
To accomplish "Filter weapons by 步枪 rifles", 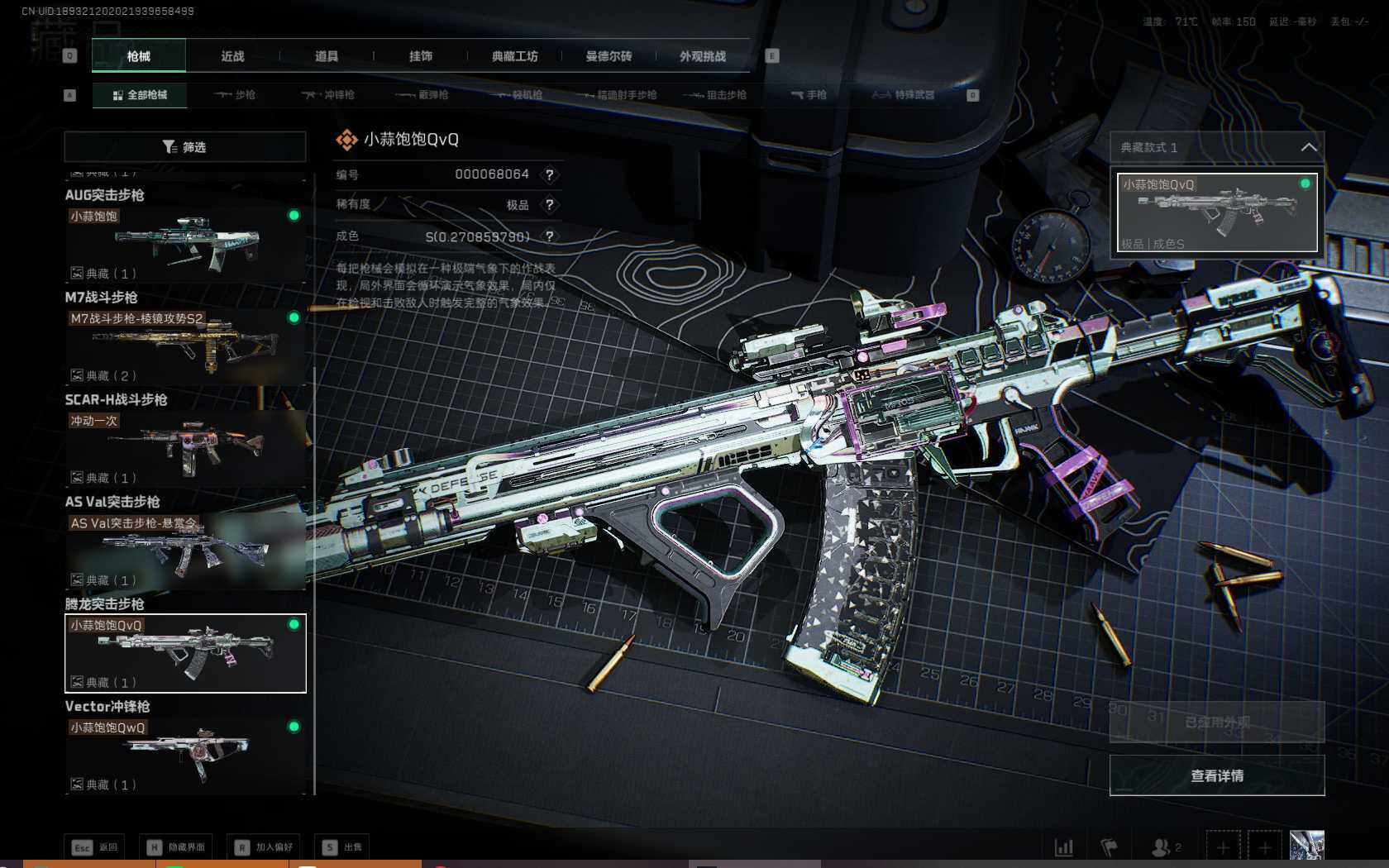I will [x=235, y=95].
